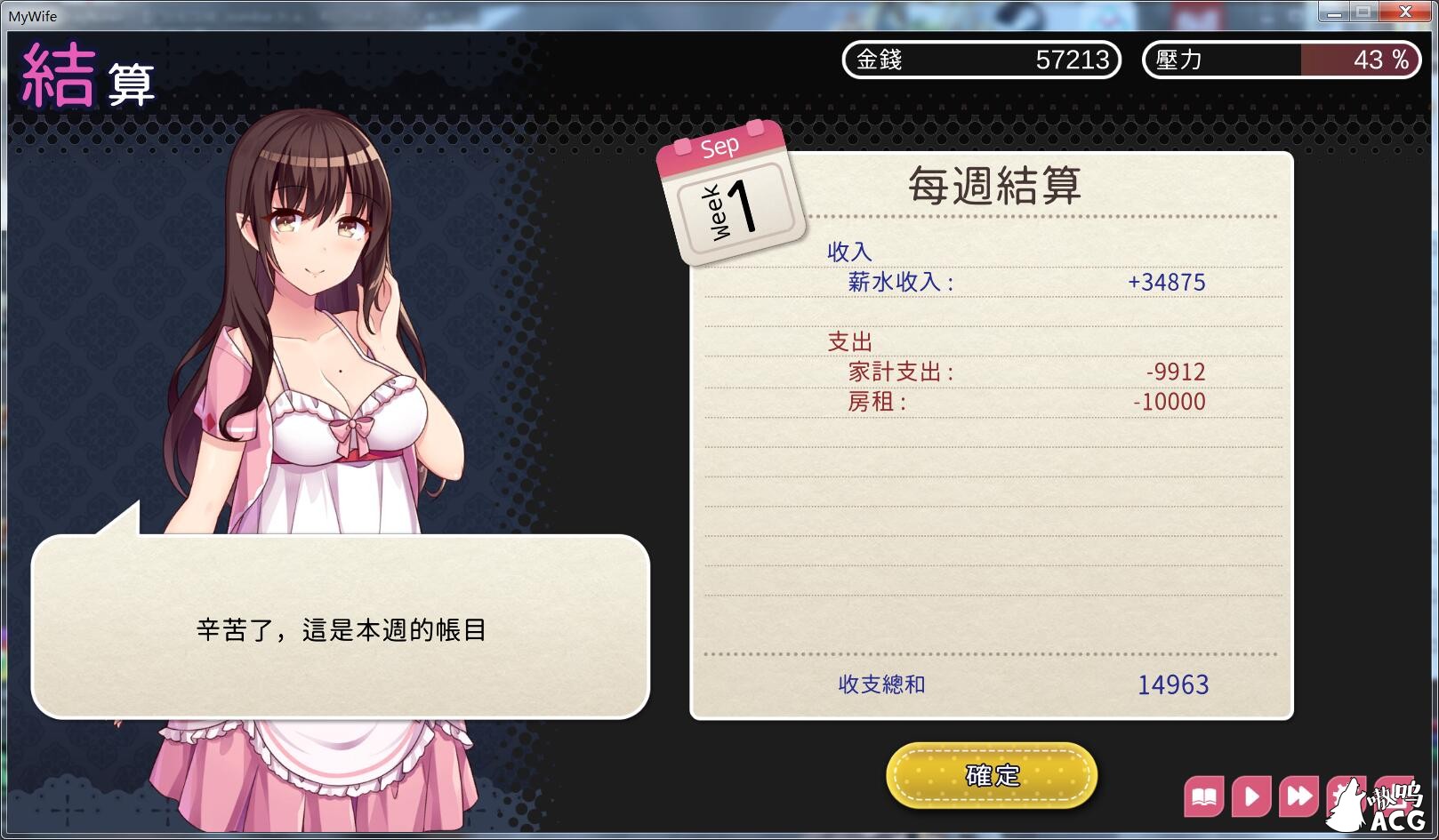Click the 每週結算 settlement header
1439x840 pixels.
click(x=993, y=185)
